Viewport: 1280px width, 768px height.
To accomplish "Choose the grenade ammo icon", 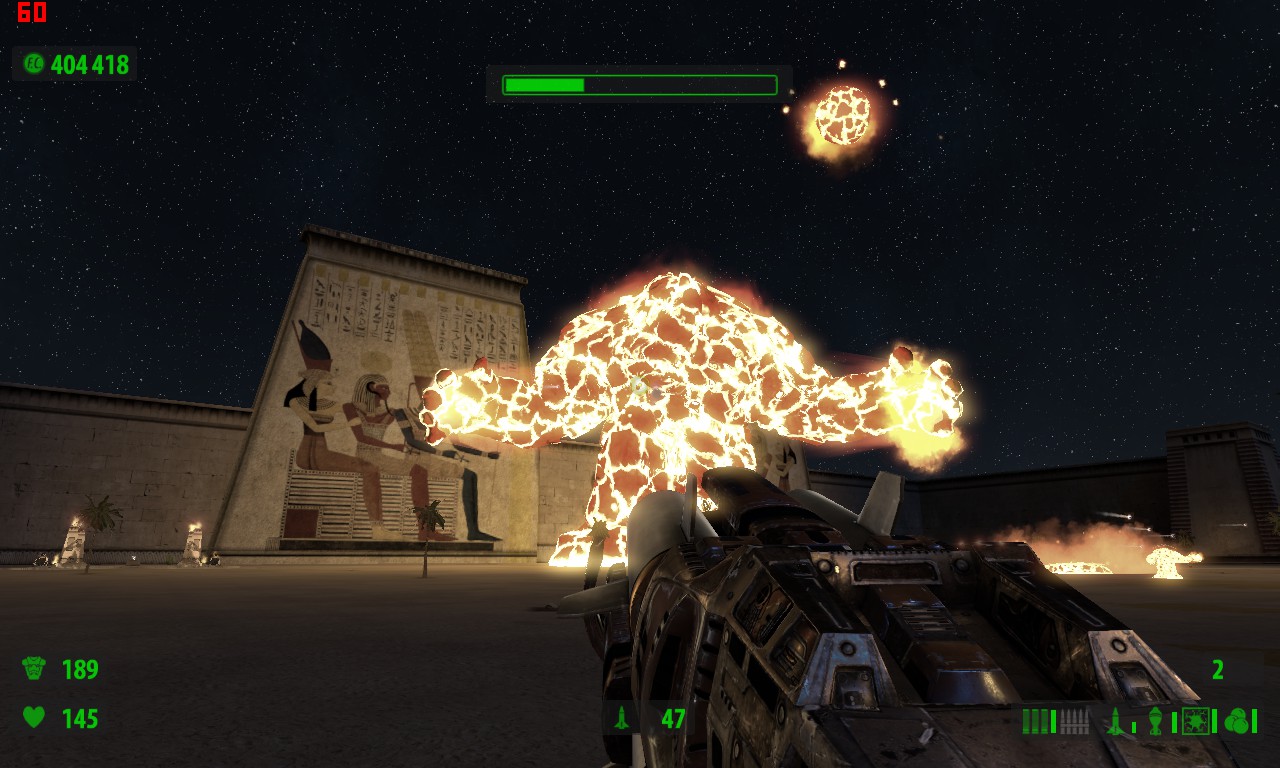I will 1156,721.
